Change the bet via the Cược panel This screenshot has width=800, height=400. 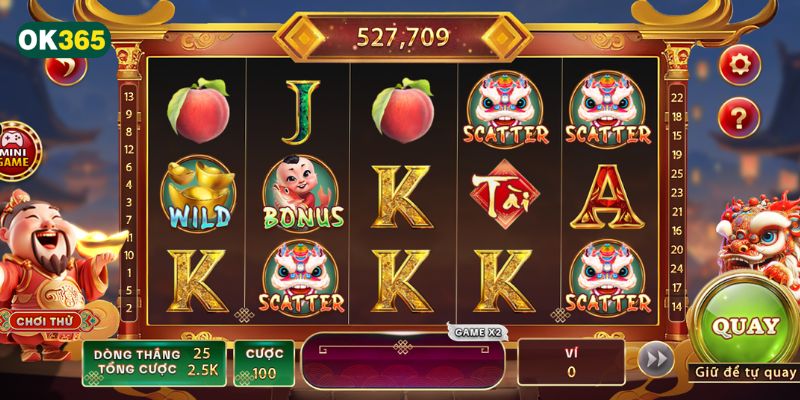(x=264, y=362)
